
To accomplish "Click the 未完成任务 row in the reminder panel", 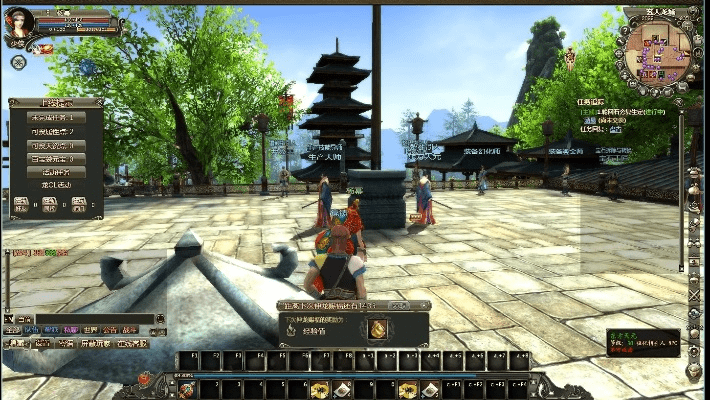I will [56, 117].
